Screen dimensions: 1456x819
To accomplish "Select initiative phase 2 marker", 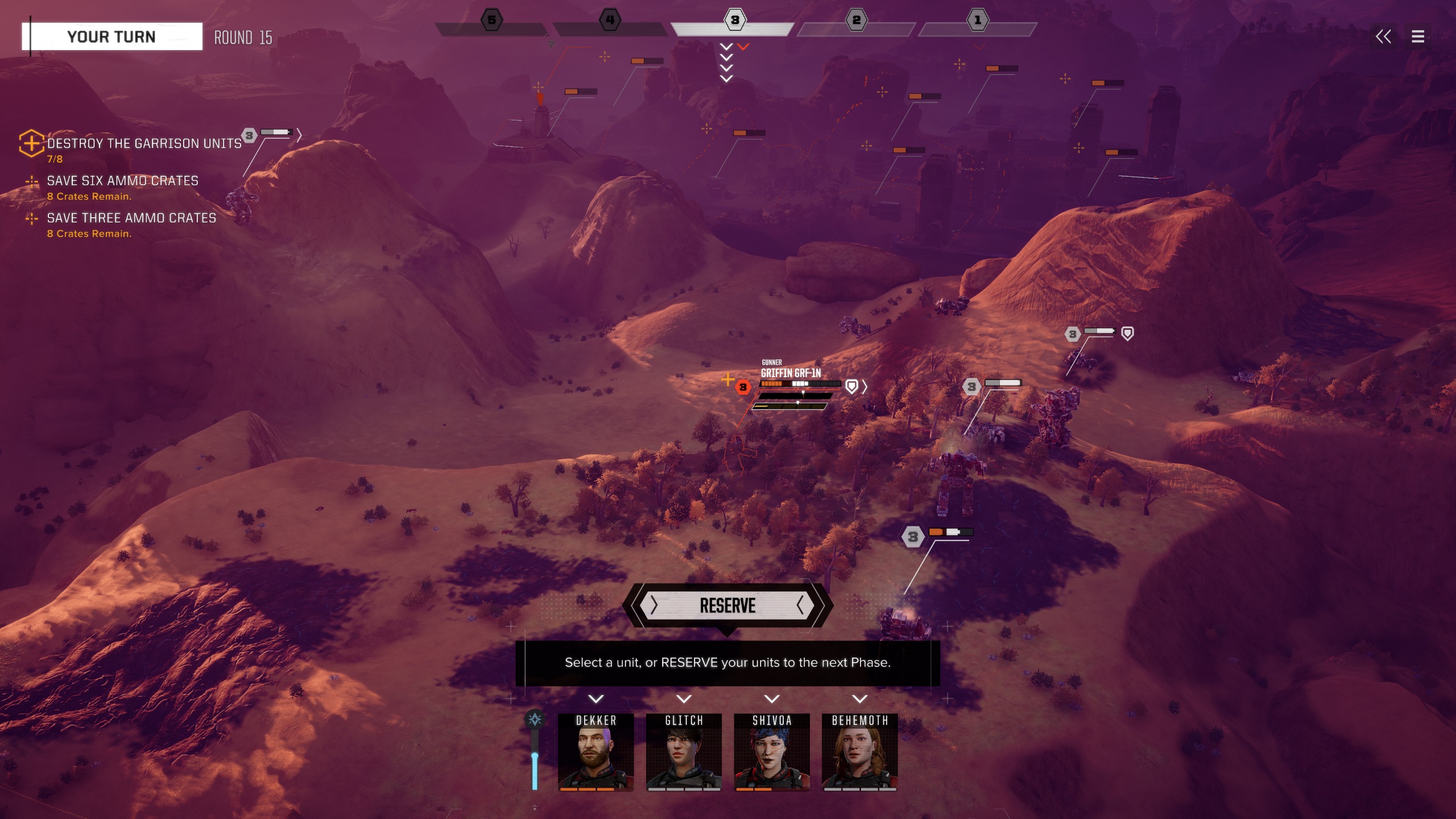I will click(x=856, y=20).
